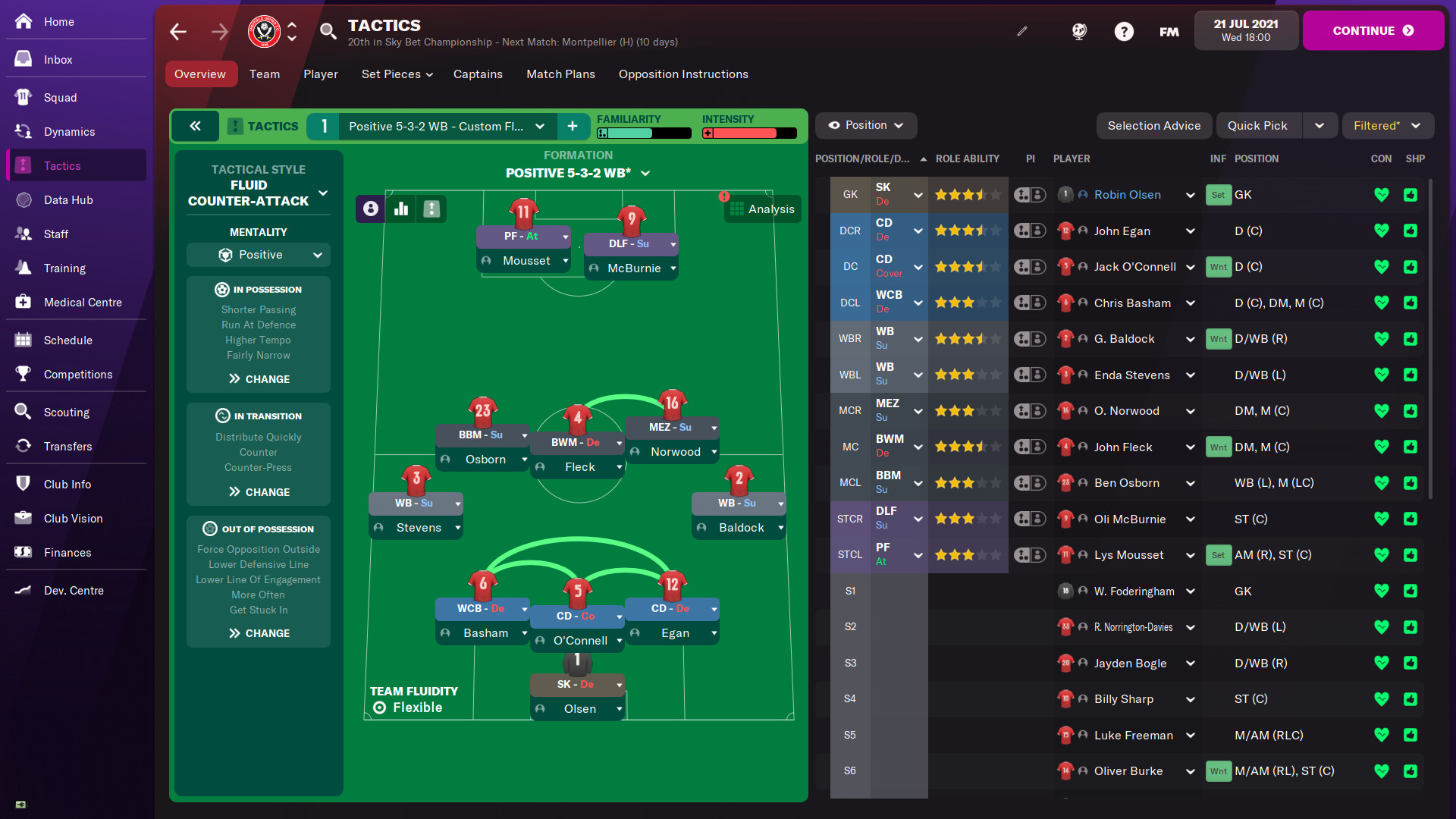Open the world globe icon in the header
This screenshot has width=1456, height=819.
(x=1078, y=31)
